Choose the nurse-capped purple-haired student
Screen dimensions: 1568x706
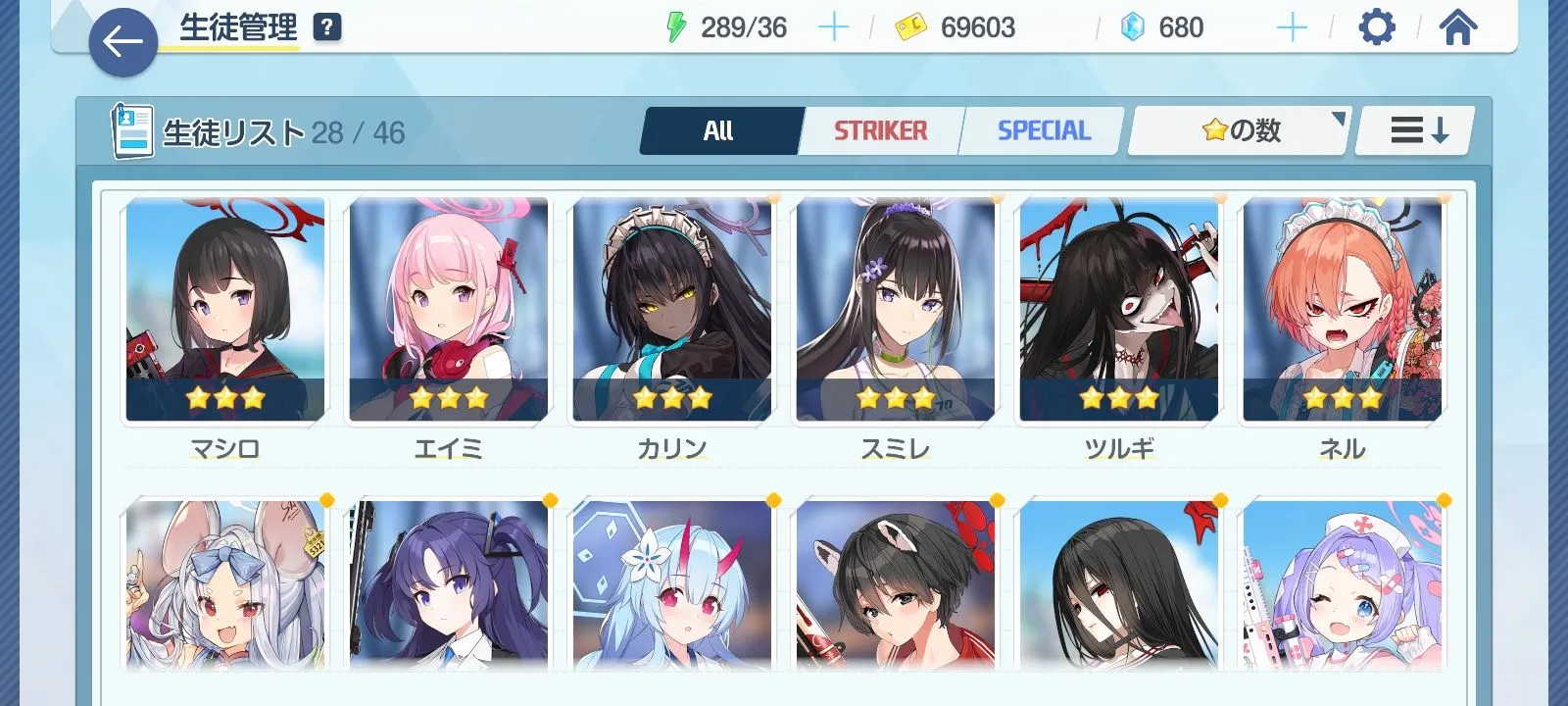click(x=1343, y=585)
